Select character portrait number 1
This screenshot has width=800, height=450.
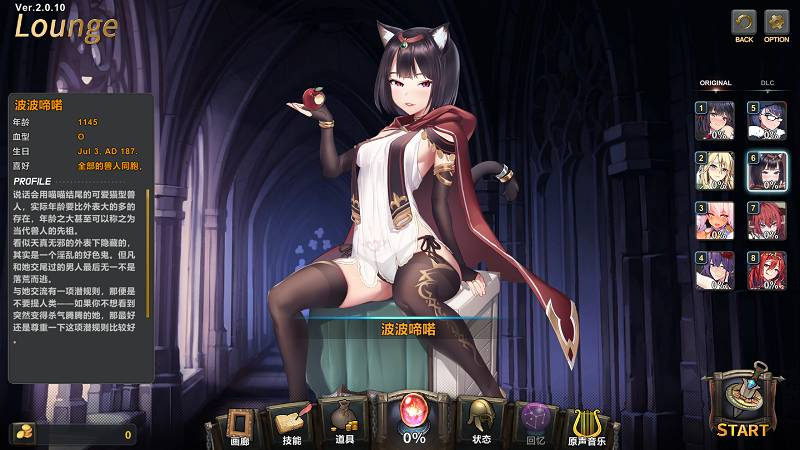716,120
